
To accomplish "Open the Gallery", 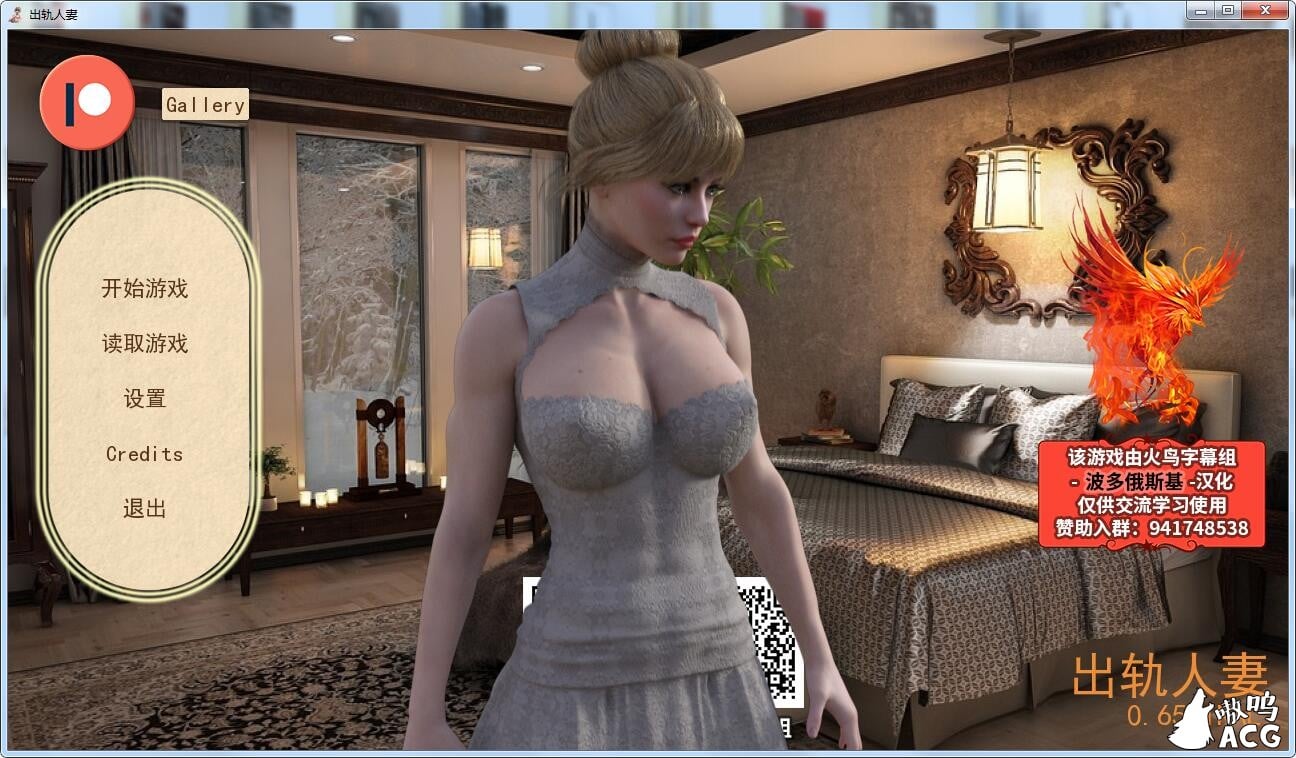I will (x=205, y=104).
